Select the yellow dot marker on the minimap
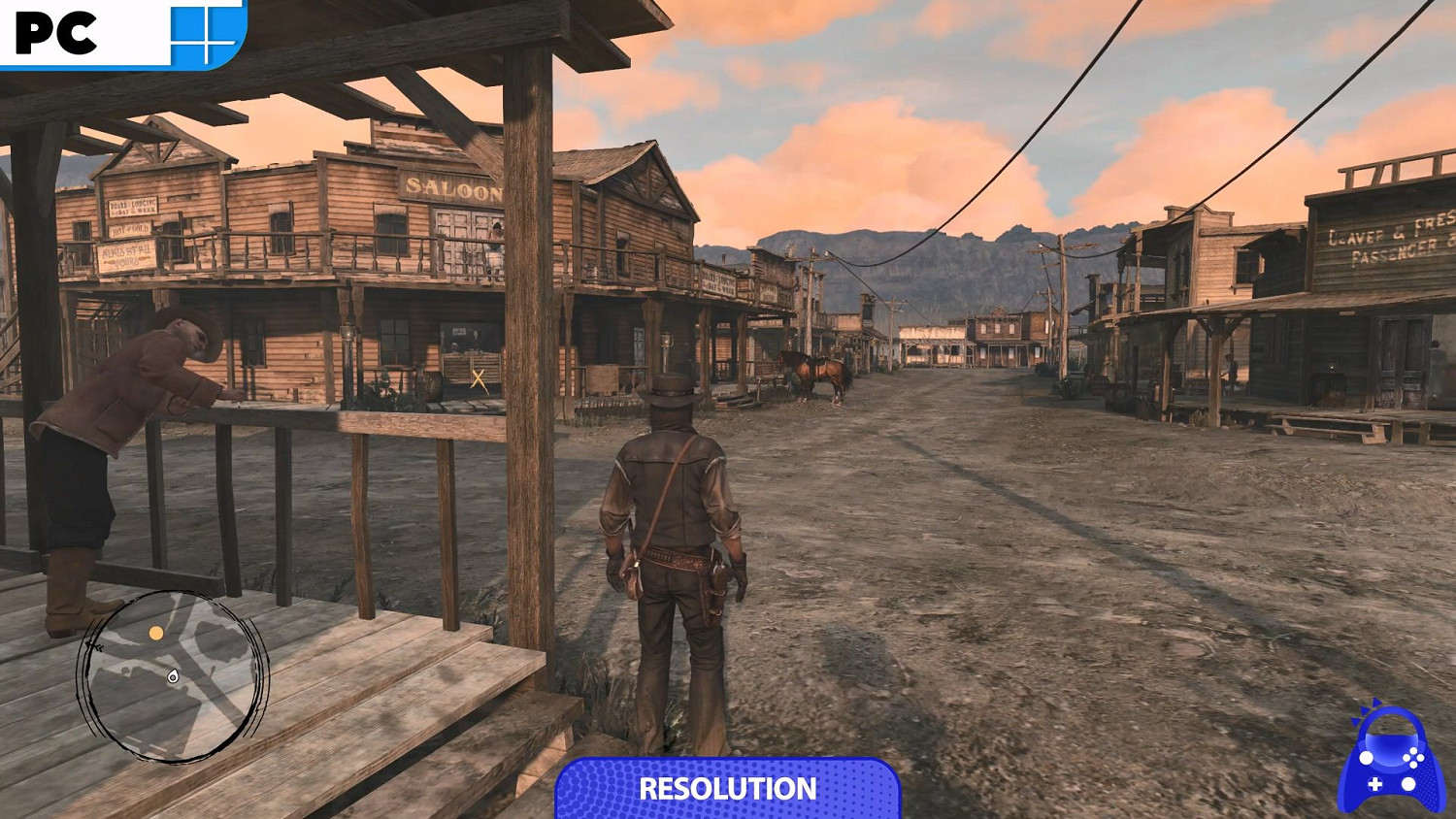Image resolution: width=1456 pixels, height=819 pixels. coord(156,633)
